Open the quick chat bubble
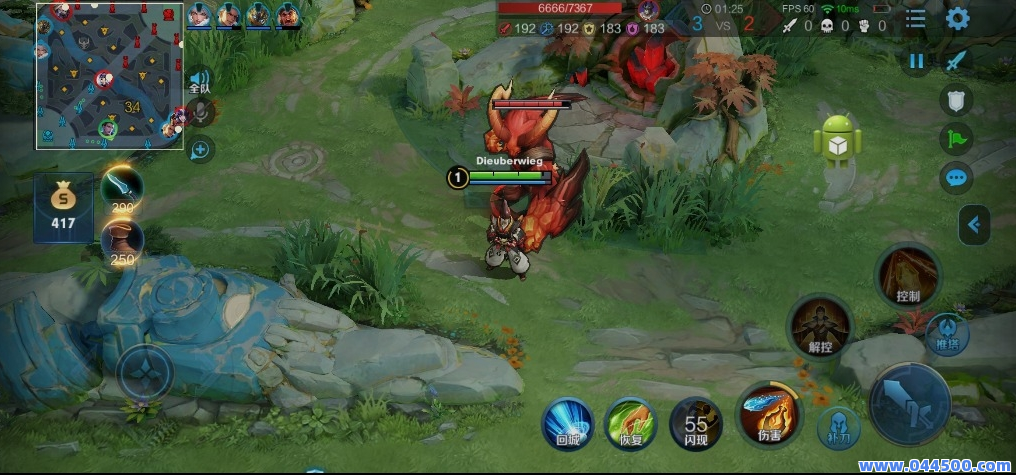 coord(956,179)
